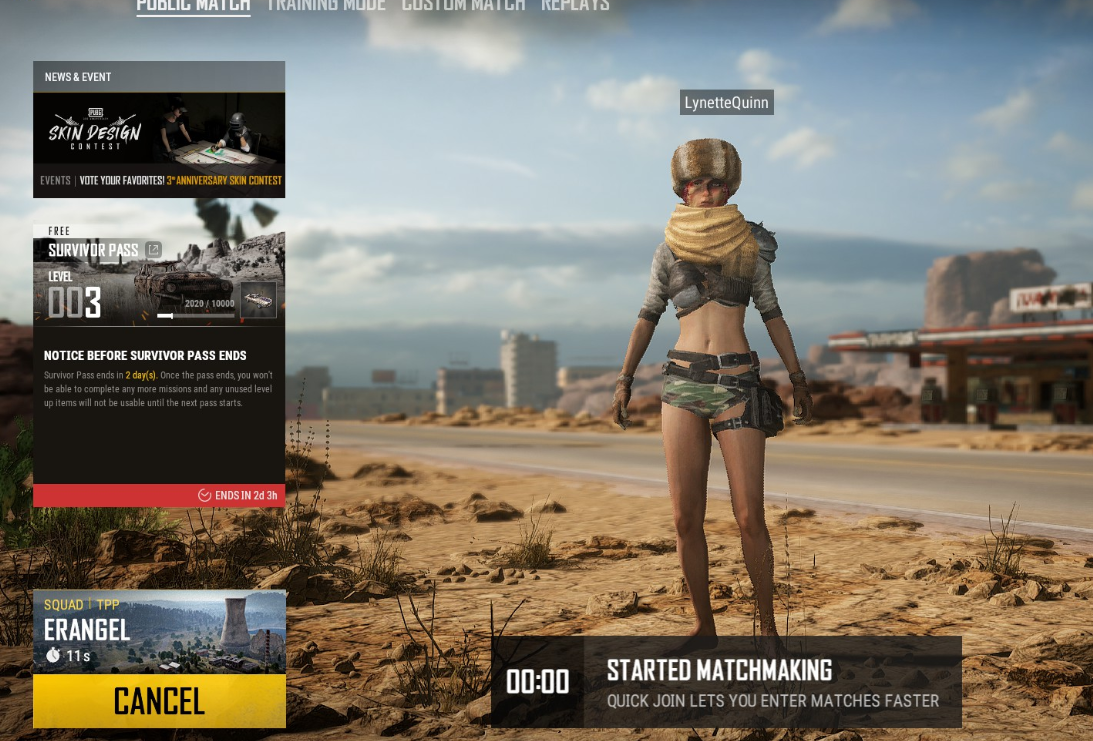Open the Skin Design Contest news banner
Viewport: 1093px width, 741px height.
point(159,140)
